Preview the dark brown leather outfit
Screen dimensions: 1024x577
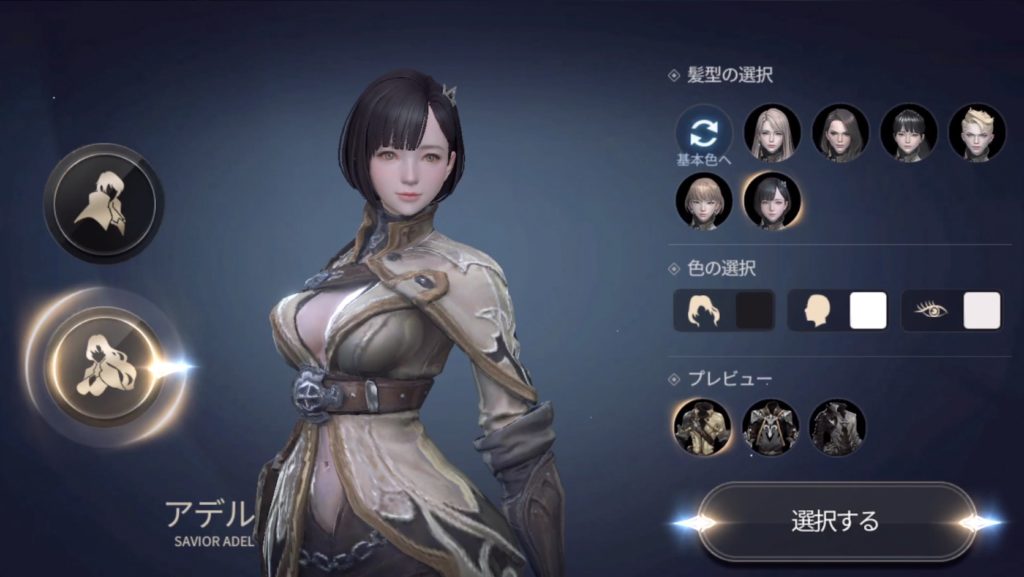(837, 427)
